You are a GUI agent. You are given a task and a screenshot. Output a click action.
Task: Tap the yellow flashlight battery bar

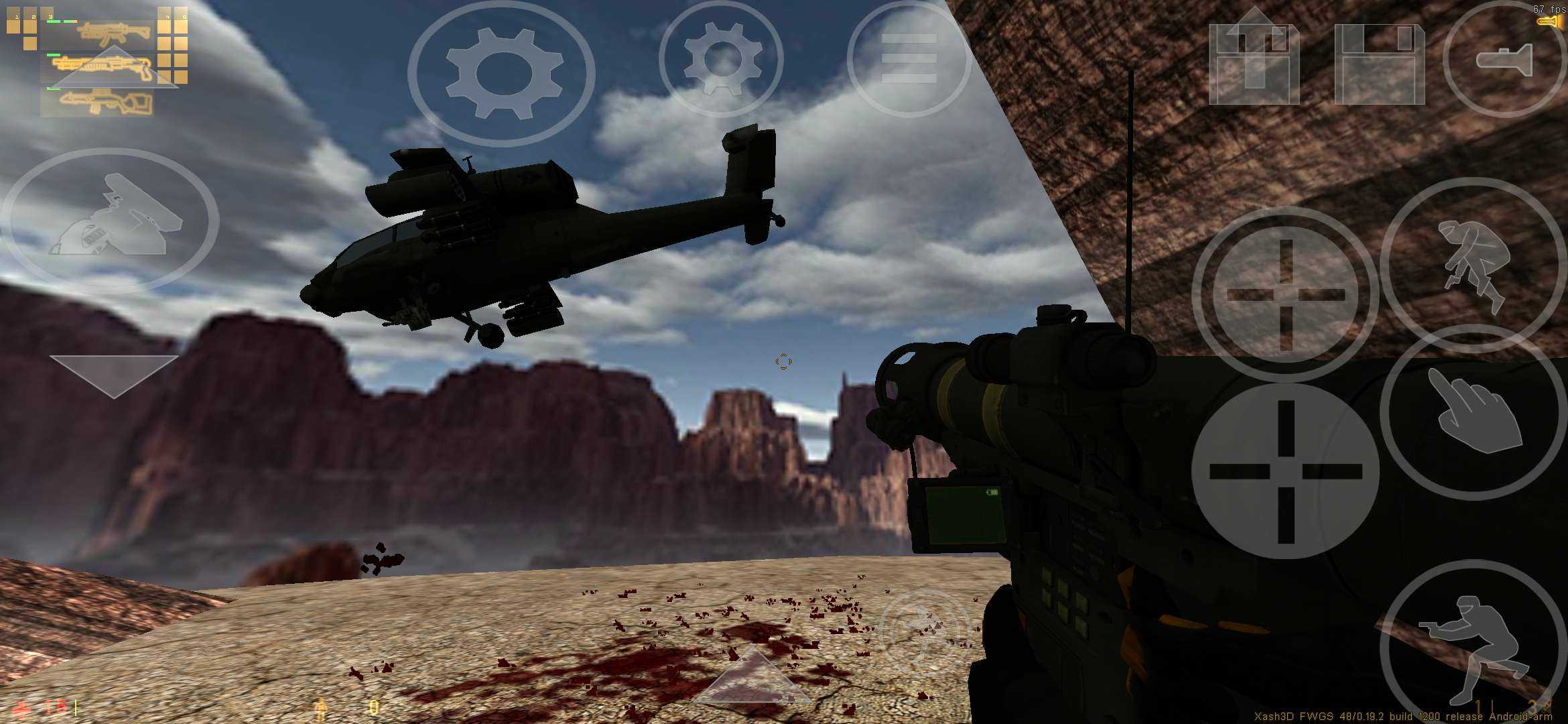pos(1549,22)
